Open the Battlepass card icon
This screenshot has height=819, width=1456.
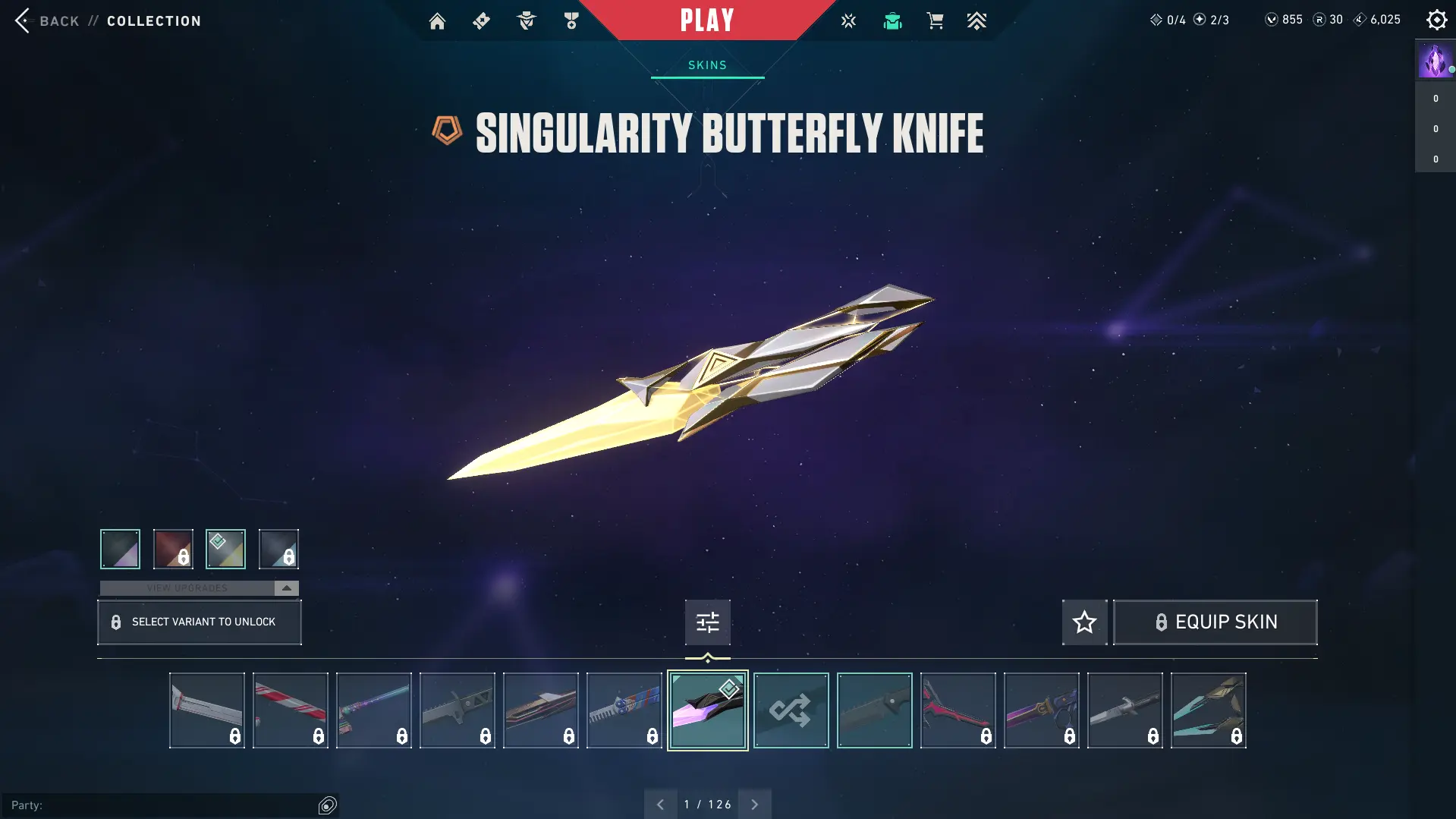coord(481,20)
